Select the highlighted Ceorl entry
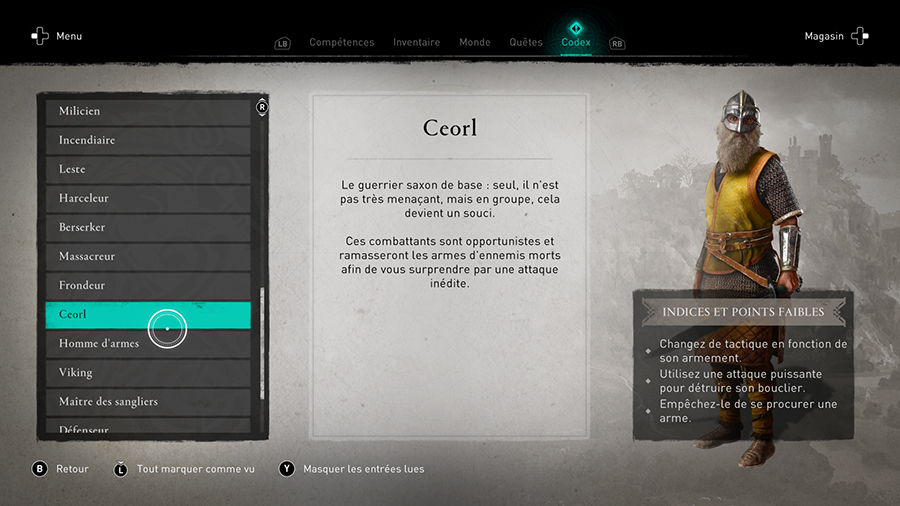This screenshot has height=506, width=900. (x=148, y=314)
